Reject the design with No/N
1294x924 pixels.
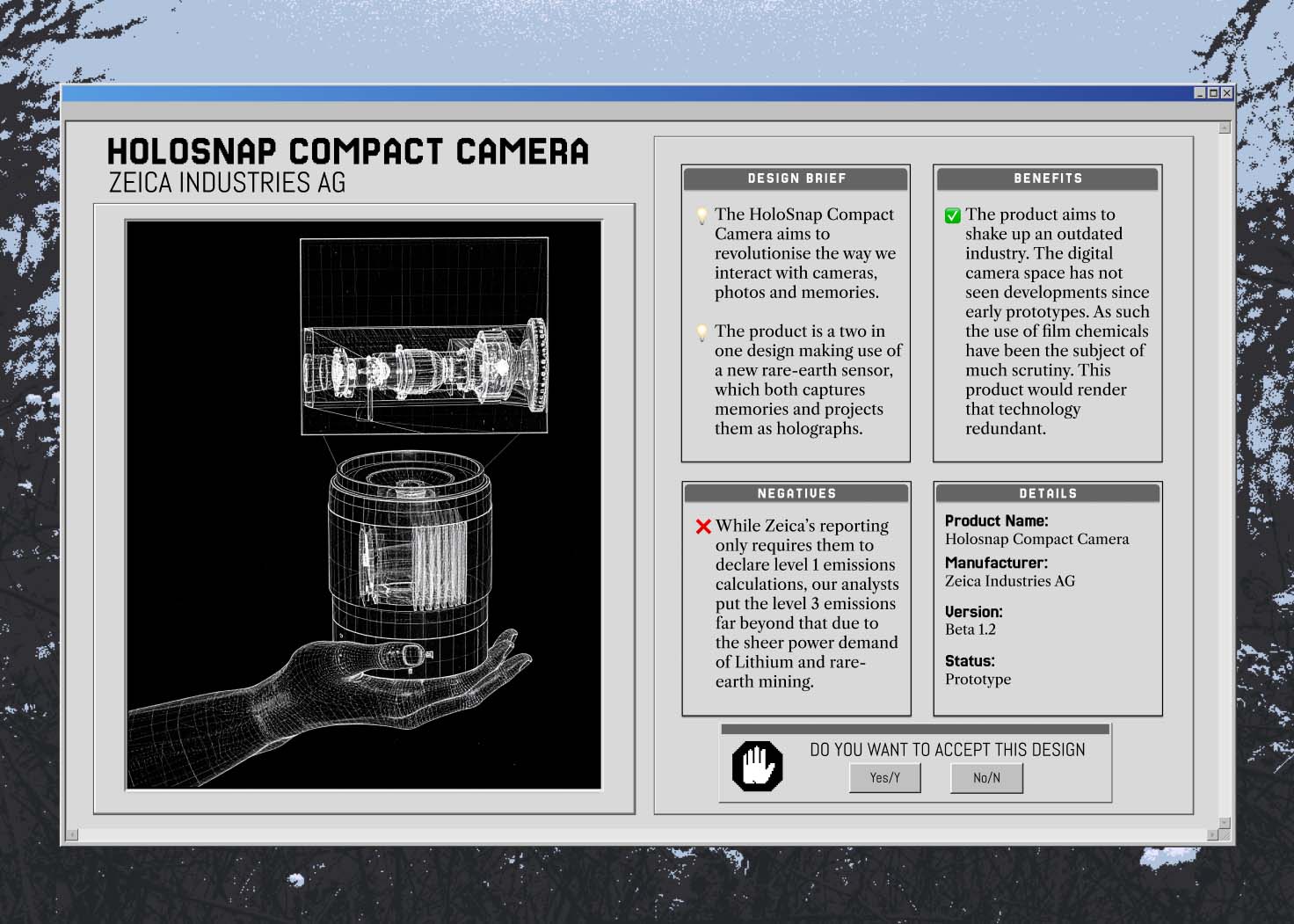tap(986, 777)
